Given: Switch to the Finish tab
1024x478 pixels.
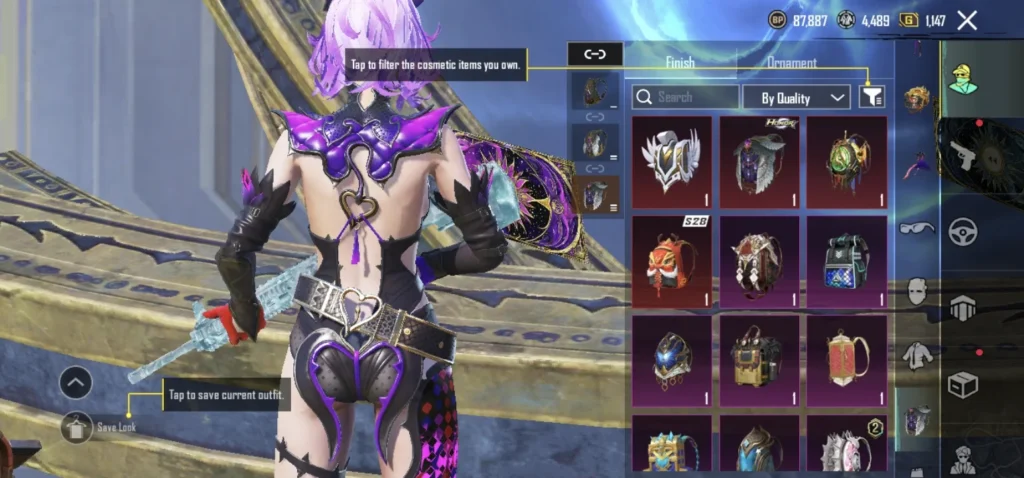Looking at the screenshot, I should 680,62.
